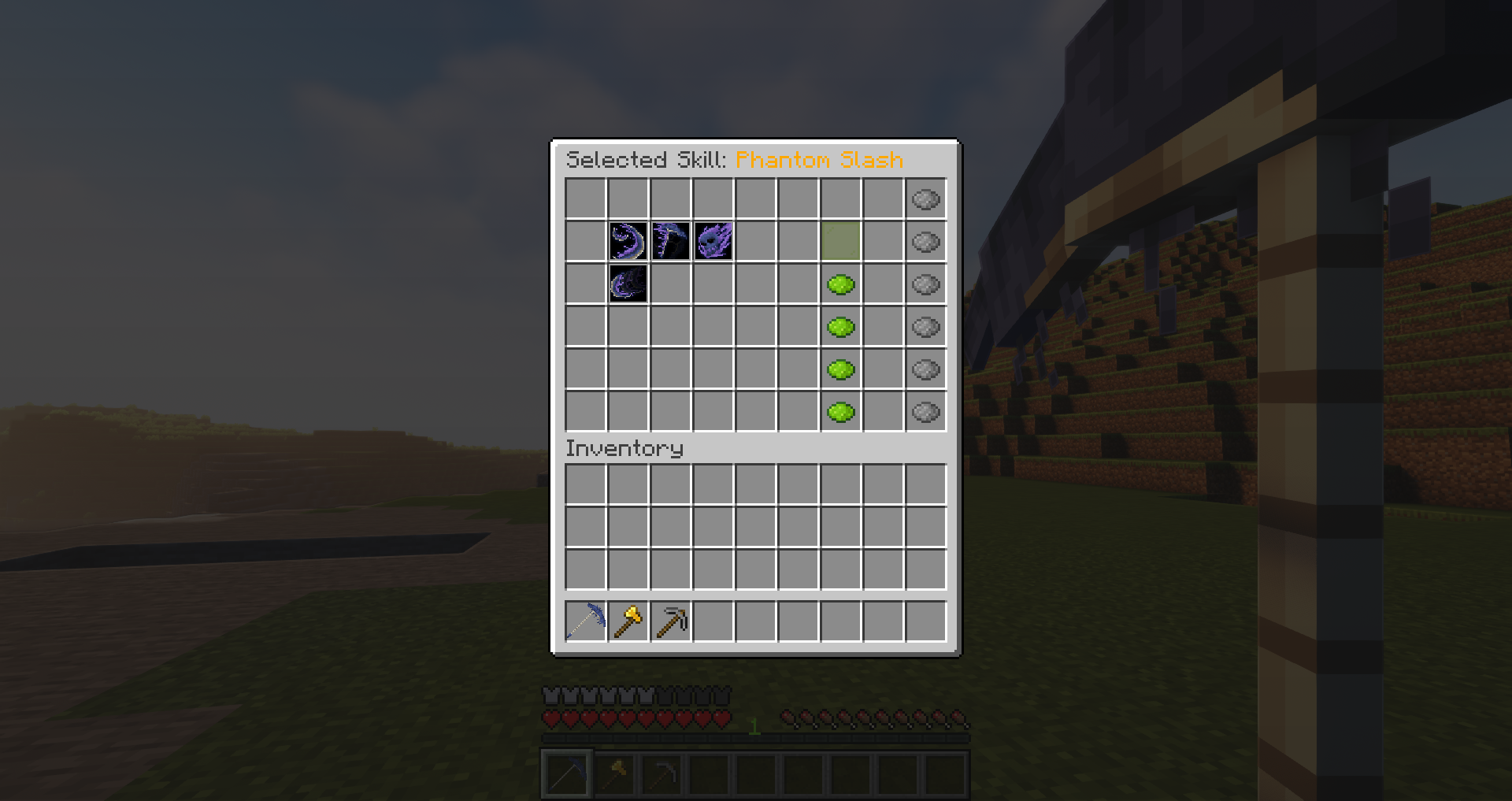Select the purple crescent slash skill icon

627,242
